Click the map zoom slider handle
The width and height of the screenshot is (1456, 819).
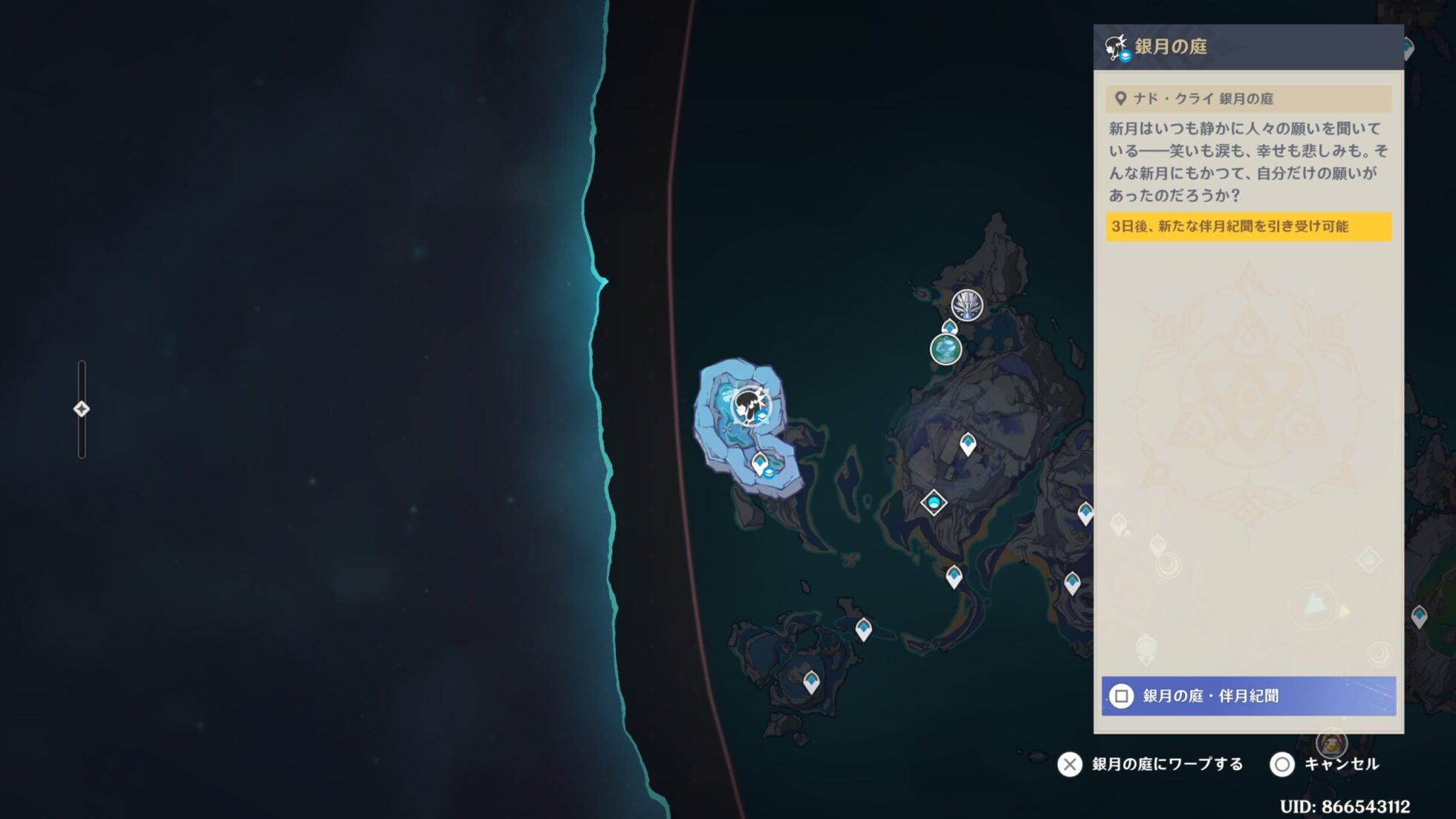(x=82, y=409)
